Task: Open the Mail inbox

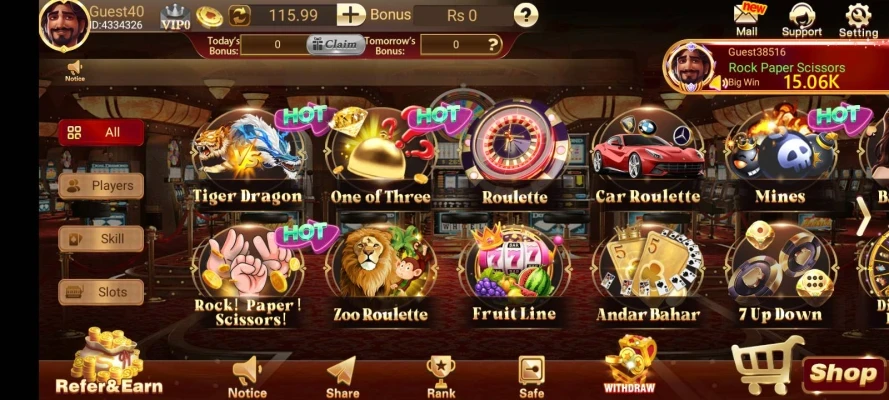Action: pos(747,19)
